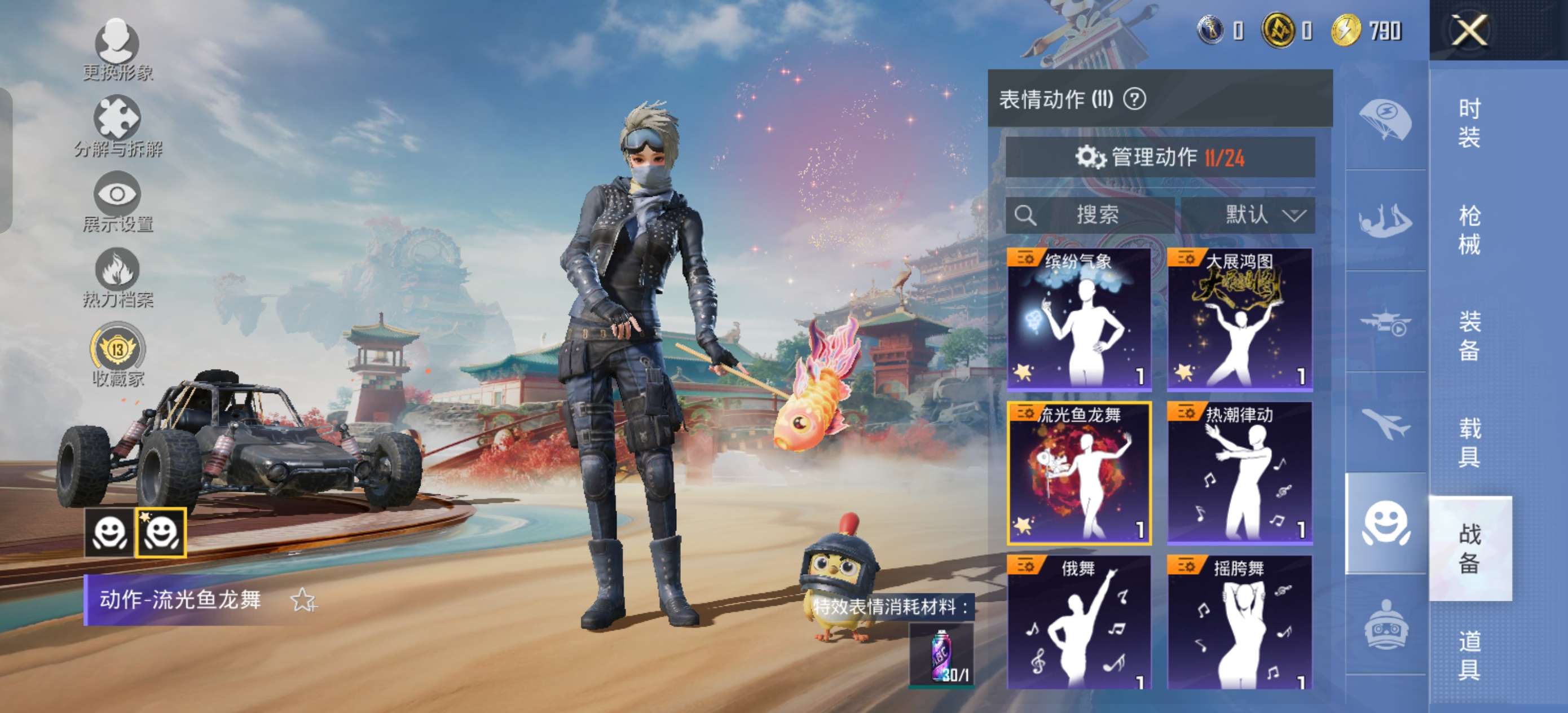The width and height of the screenshot is (1568, 713).
Task: Open the parachute skins category
Action: coord(1385,118)
